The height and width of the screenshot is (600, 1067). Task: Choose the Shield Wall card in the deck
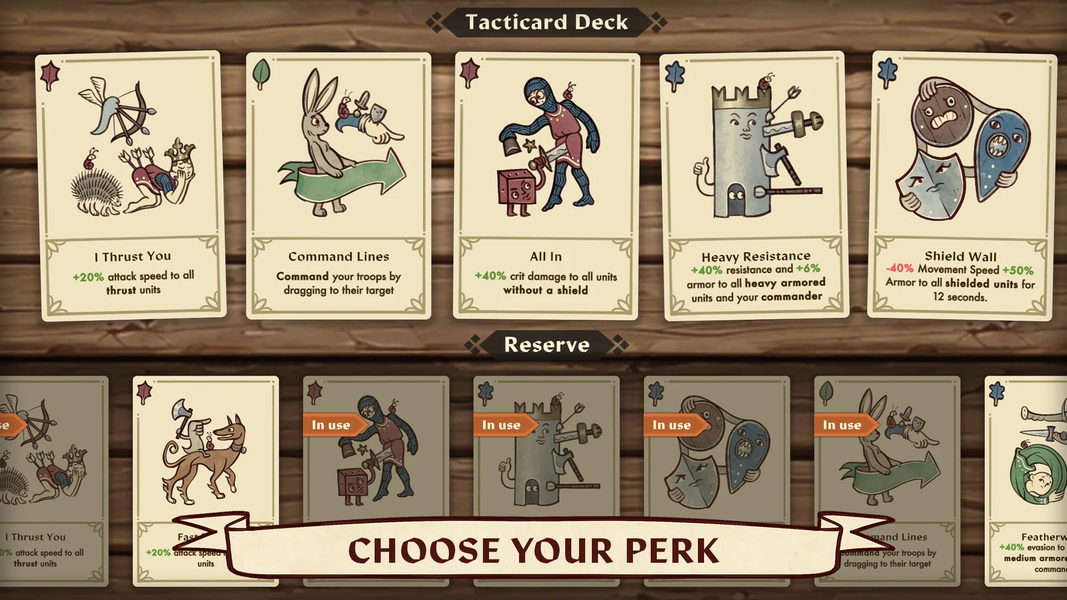[x=961, y=185]
